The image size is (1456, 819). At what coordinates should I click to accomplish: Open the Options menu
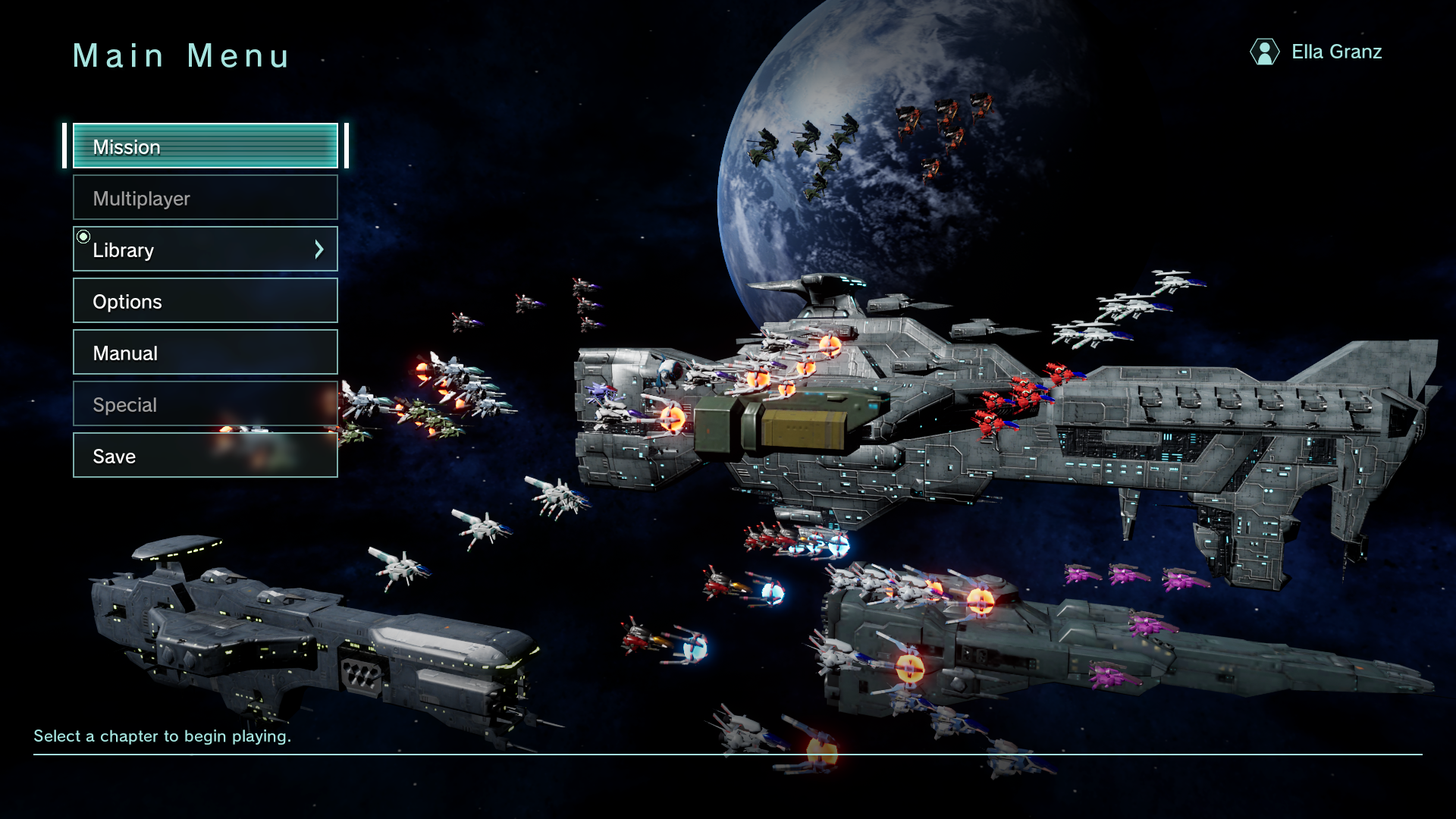[205, 301]
